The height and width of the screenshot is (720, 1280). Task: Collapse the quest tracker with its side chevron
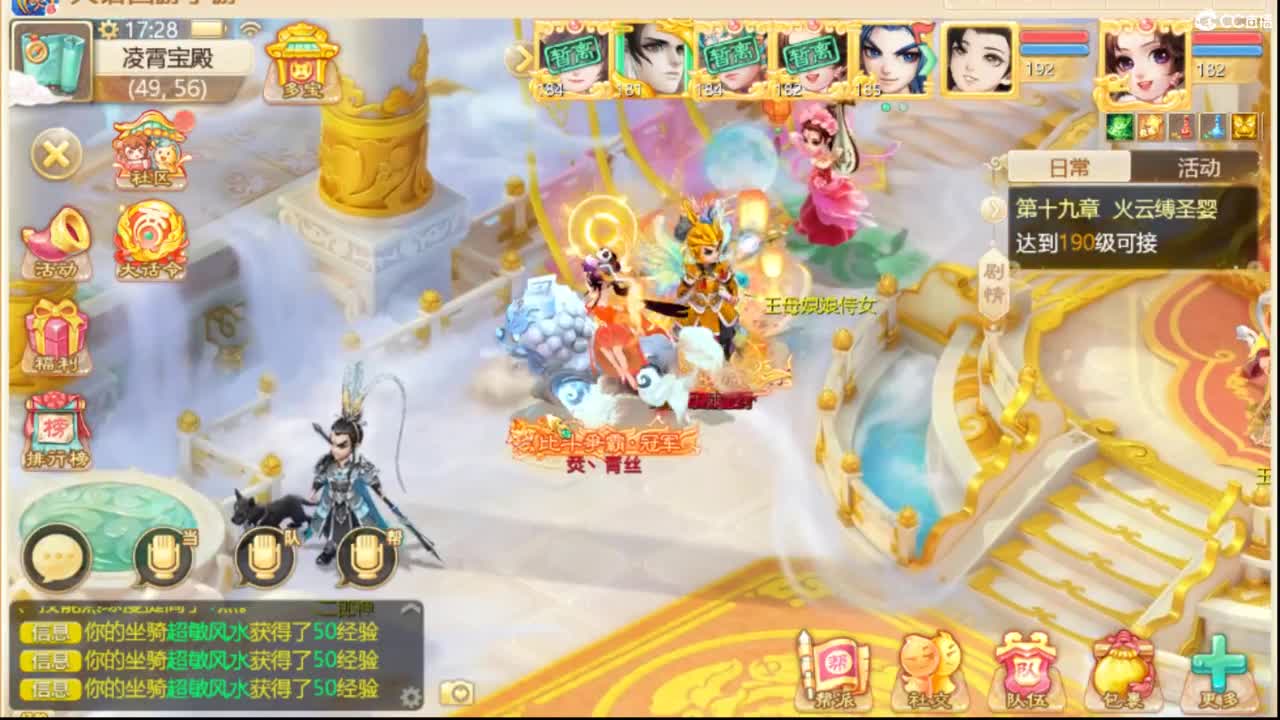pos(993,210)
